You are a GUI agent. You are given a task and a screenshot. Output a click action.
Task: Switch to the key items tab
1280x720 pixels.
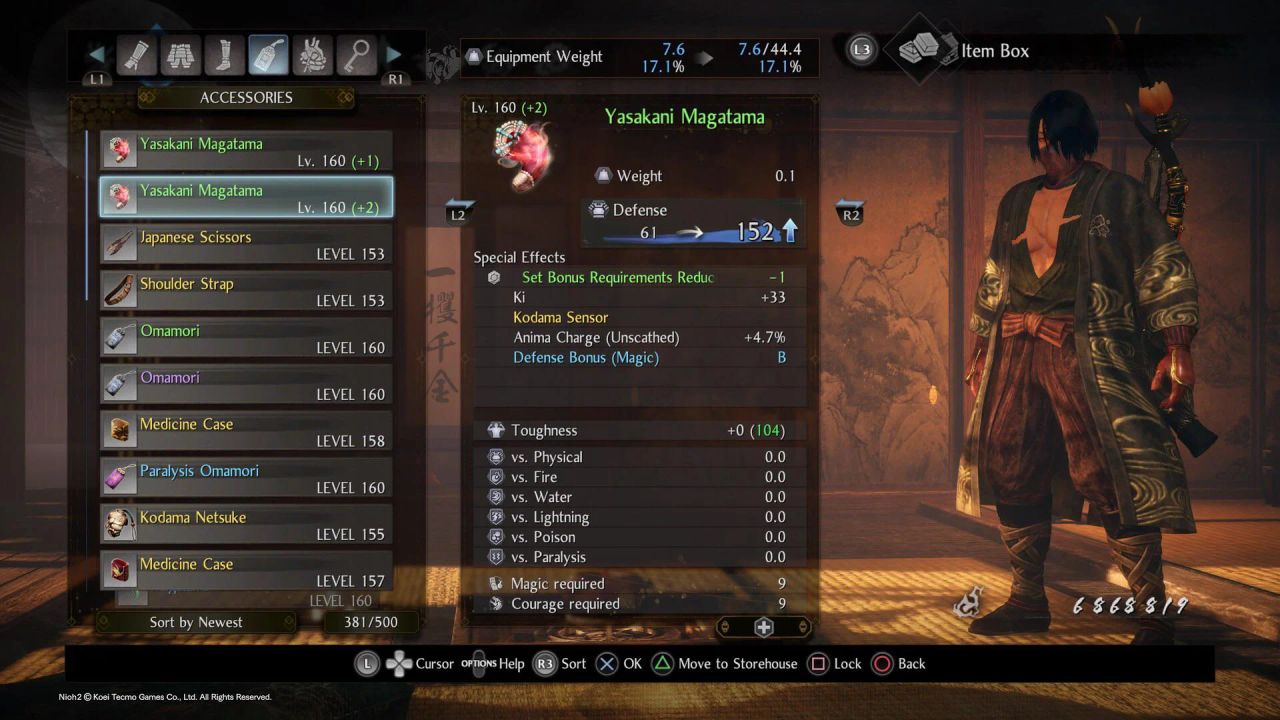(355, 56)
